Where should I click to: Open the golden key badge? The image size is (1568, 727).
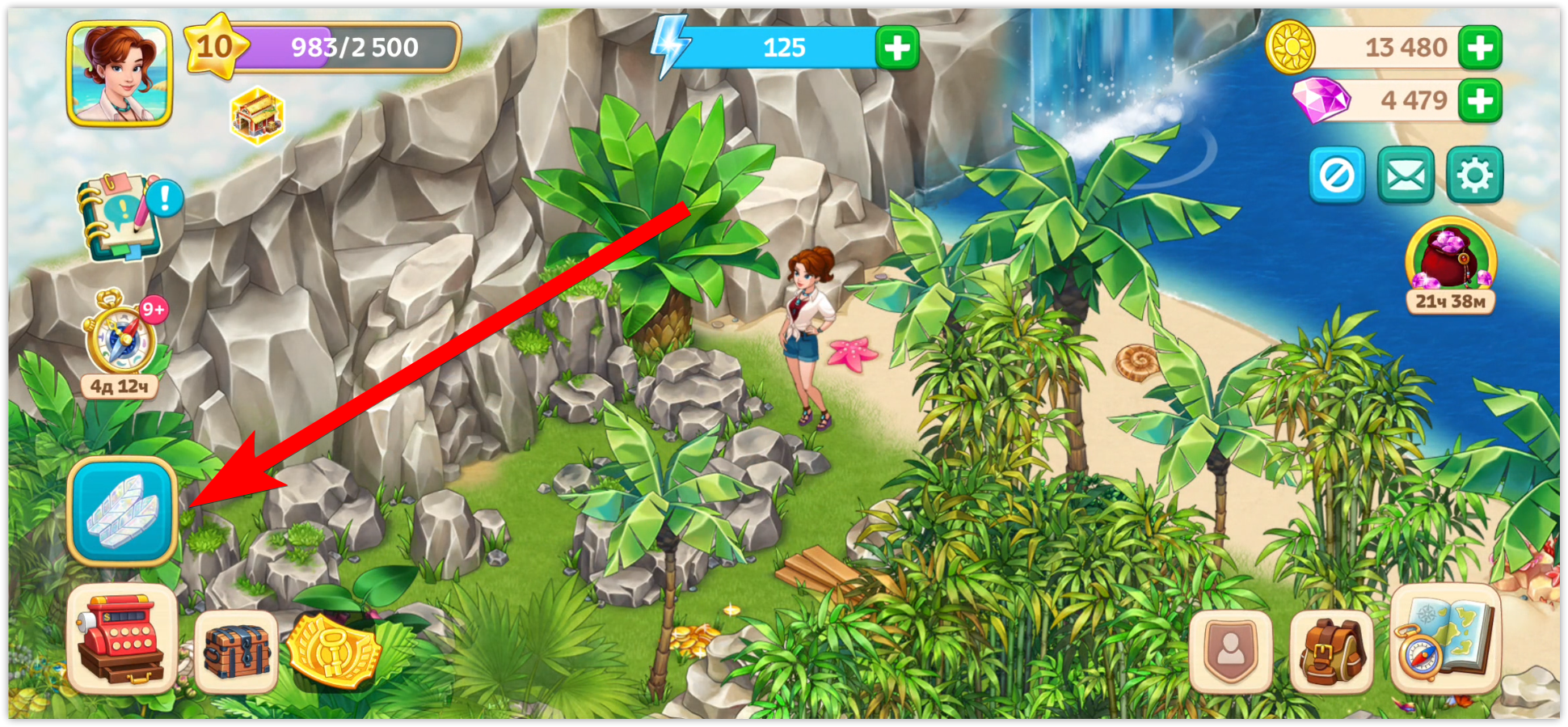[x=333, y=650]
